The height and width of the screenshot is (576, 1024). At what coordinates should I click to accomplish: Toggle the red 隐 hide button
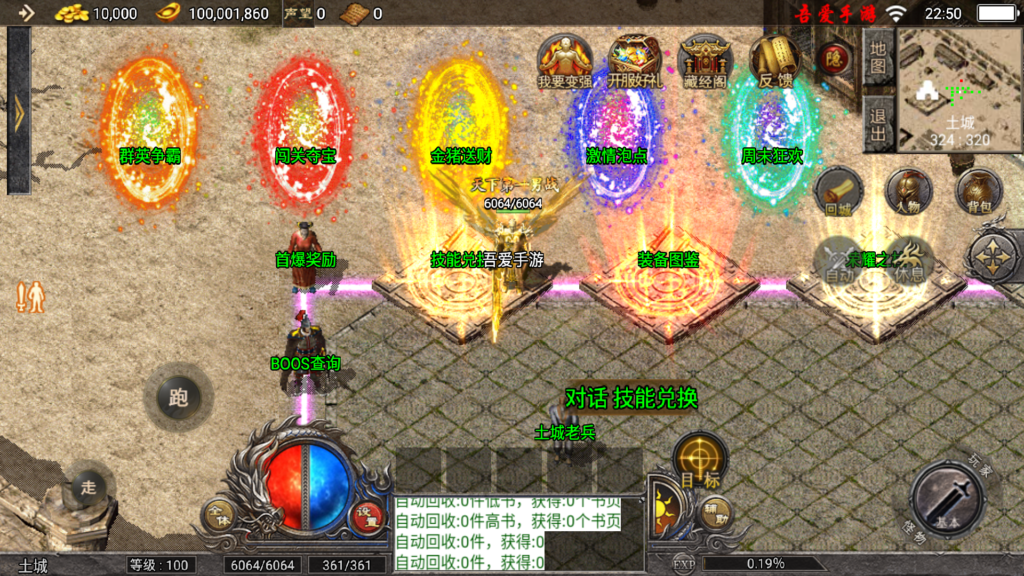[834, 59]
